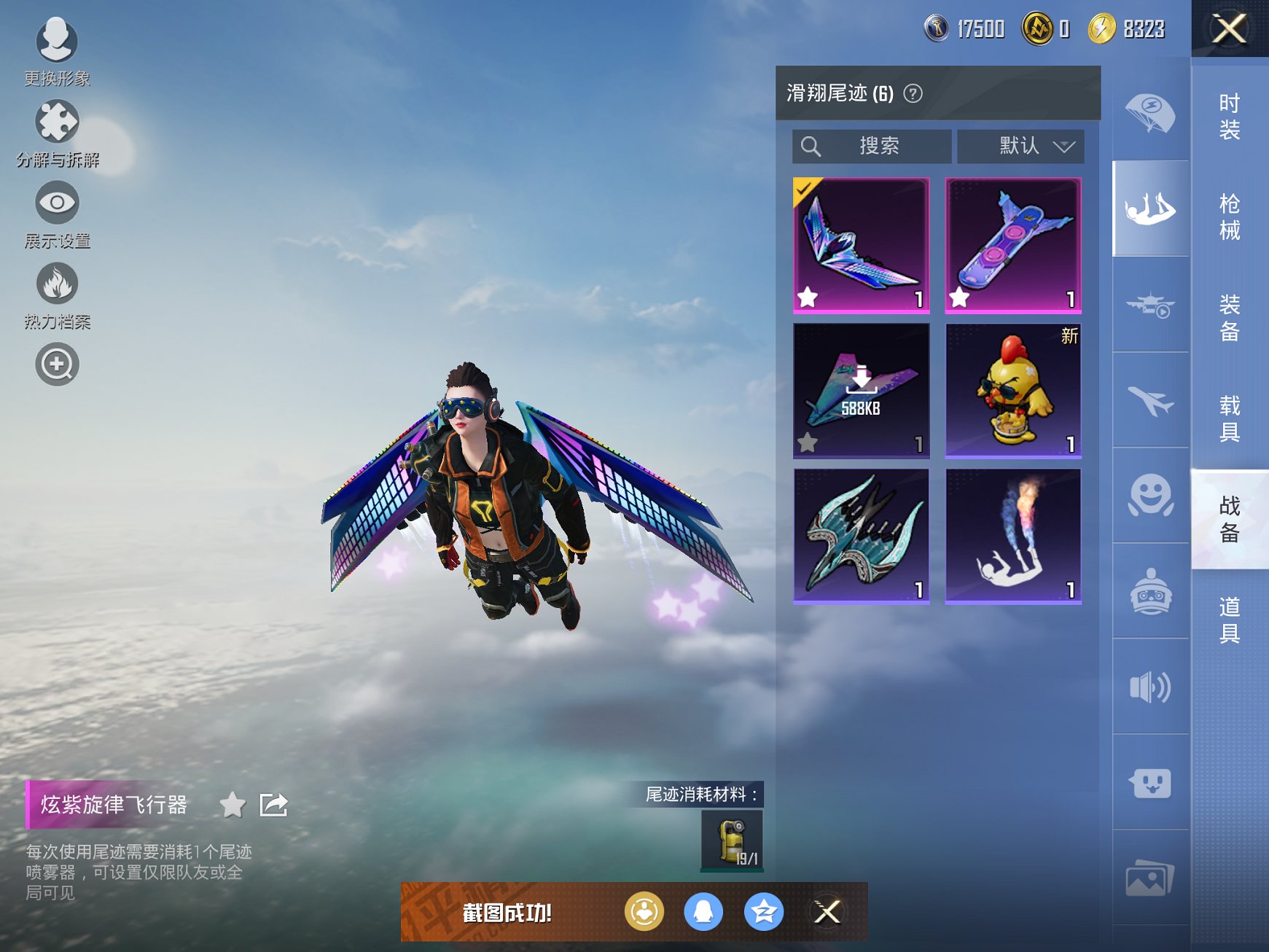Open the 更换形象 avatar change panel
Screen dimensions: 1269x952
pyautogui.click(x=57, y=44)
